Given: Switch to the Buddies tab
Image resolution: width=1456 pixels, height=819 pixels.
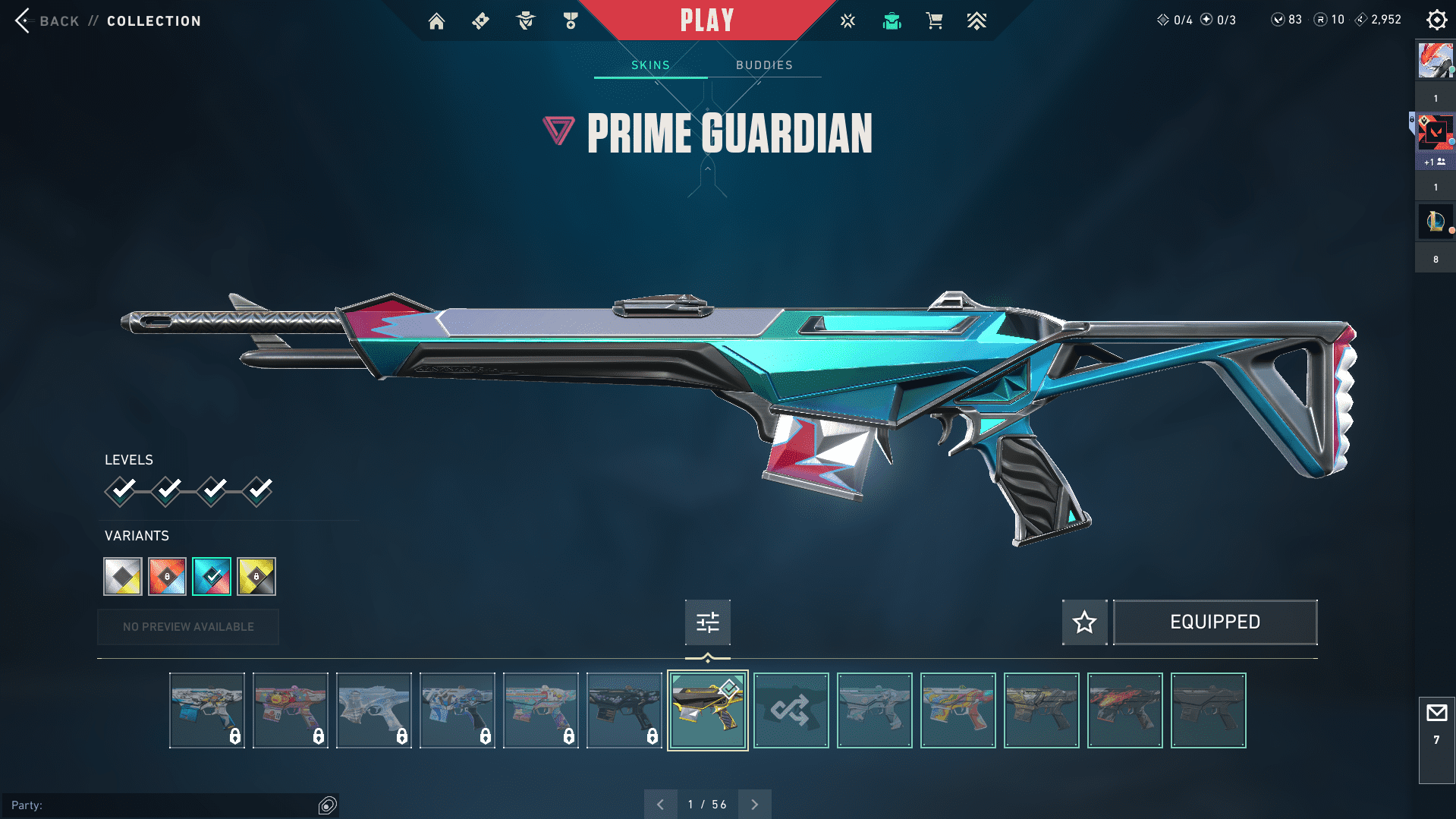Looking at the screenshot, I should coord(764,65).
